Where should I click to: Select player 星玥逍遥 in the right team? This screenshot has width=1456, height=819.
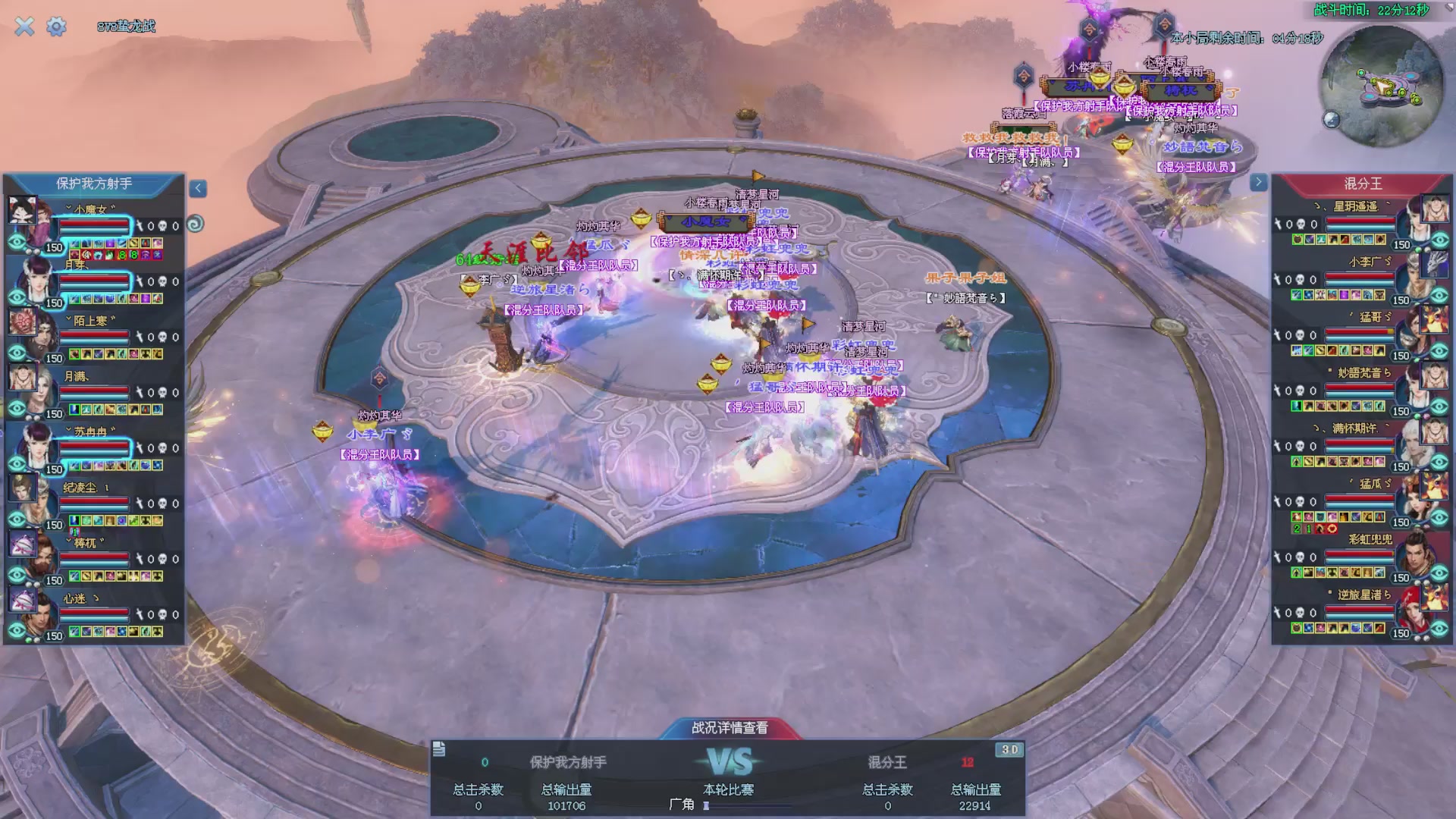1355,206
